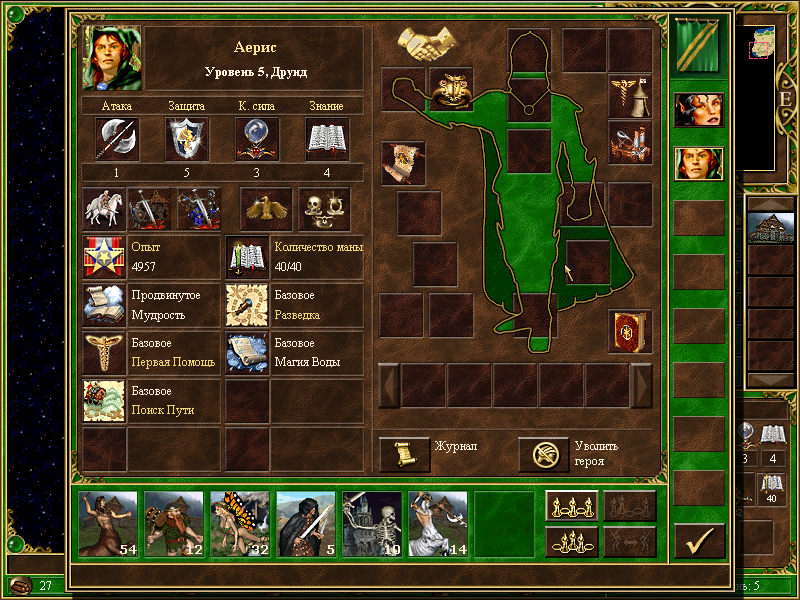Click the spell scroll artifact slot
This screenshot has width=800, height=600.
point(403,162)
